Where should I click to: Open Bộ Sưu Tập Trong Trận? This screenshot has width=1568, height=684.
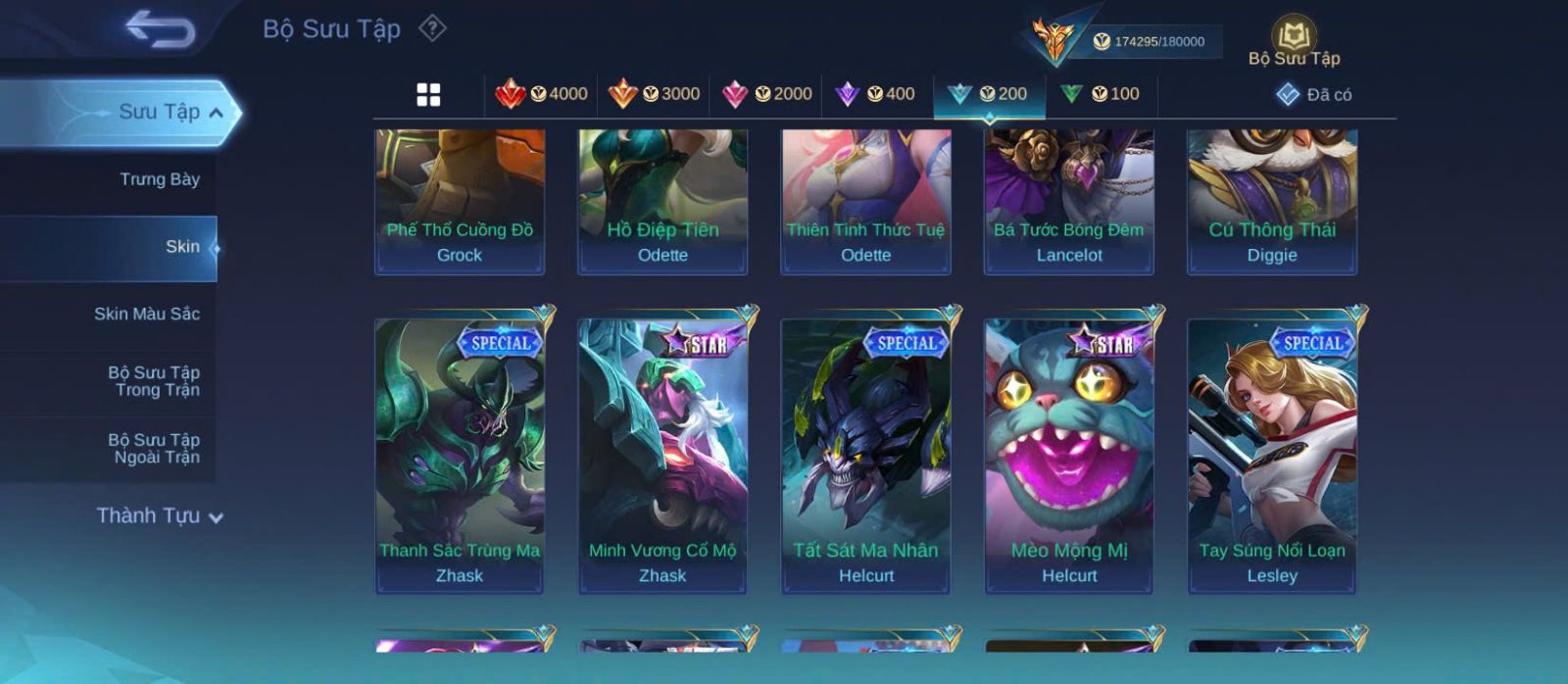153,381
